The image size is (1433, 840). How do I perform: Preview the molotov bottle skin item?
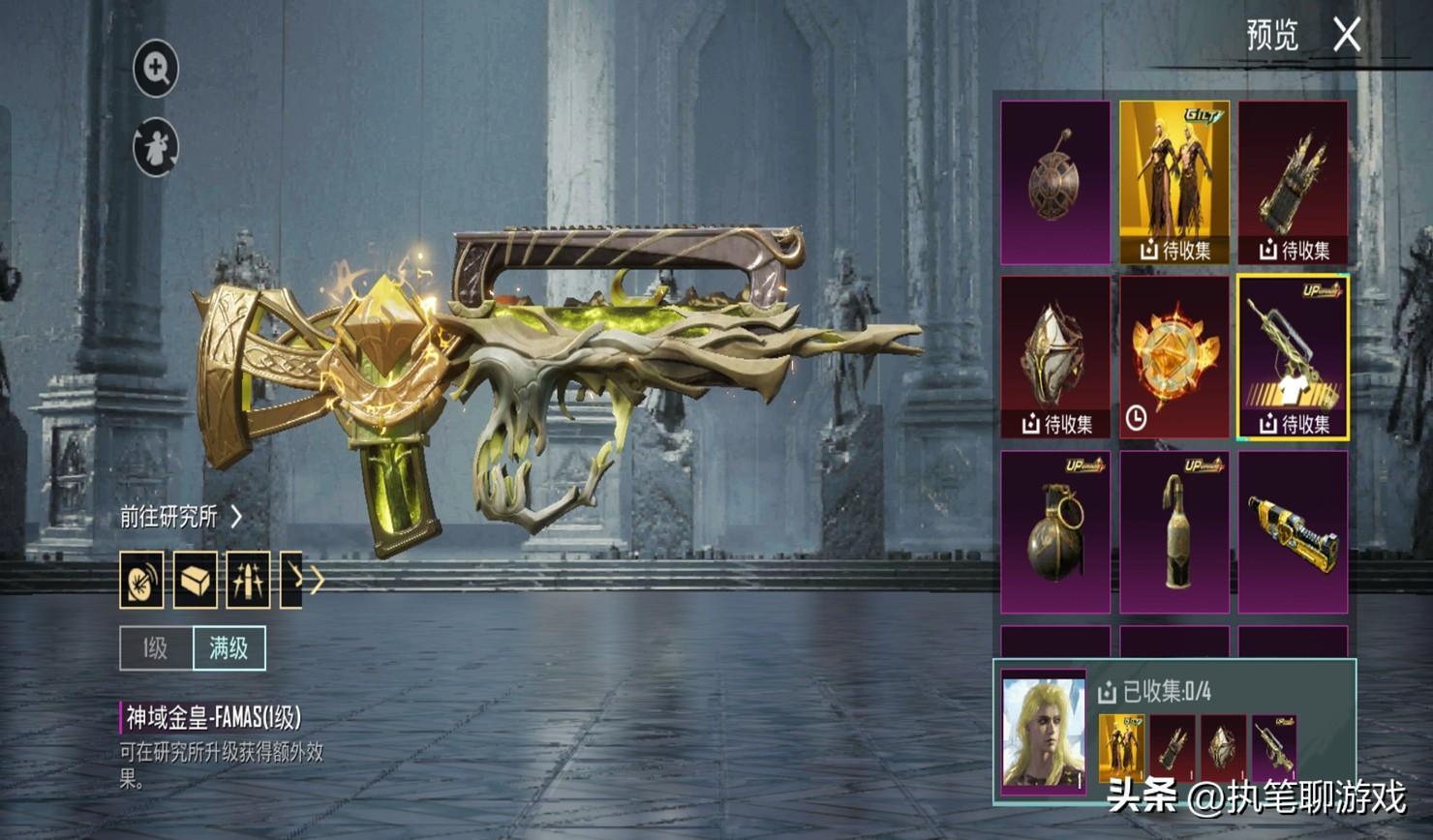coord(1174,531)
